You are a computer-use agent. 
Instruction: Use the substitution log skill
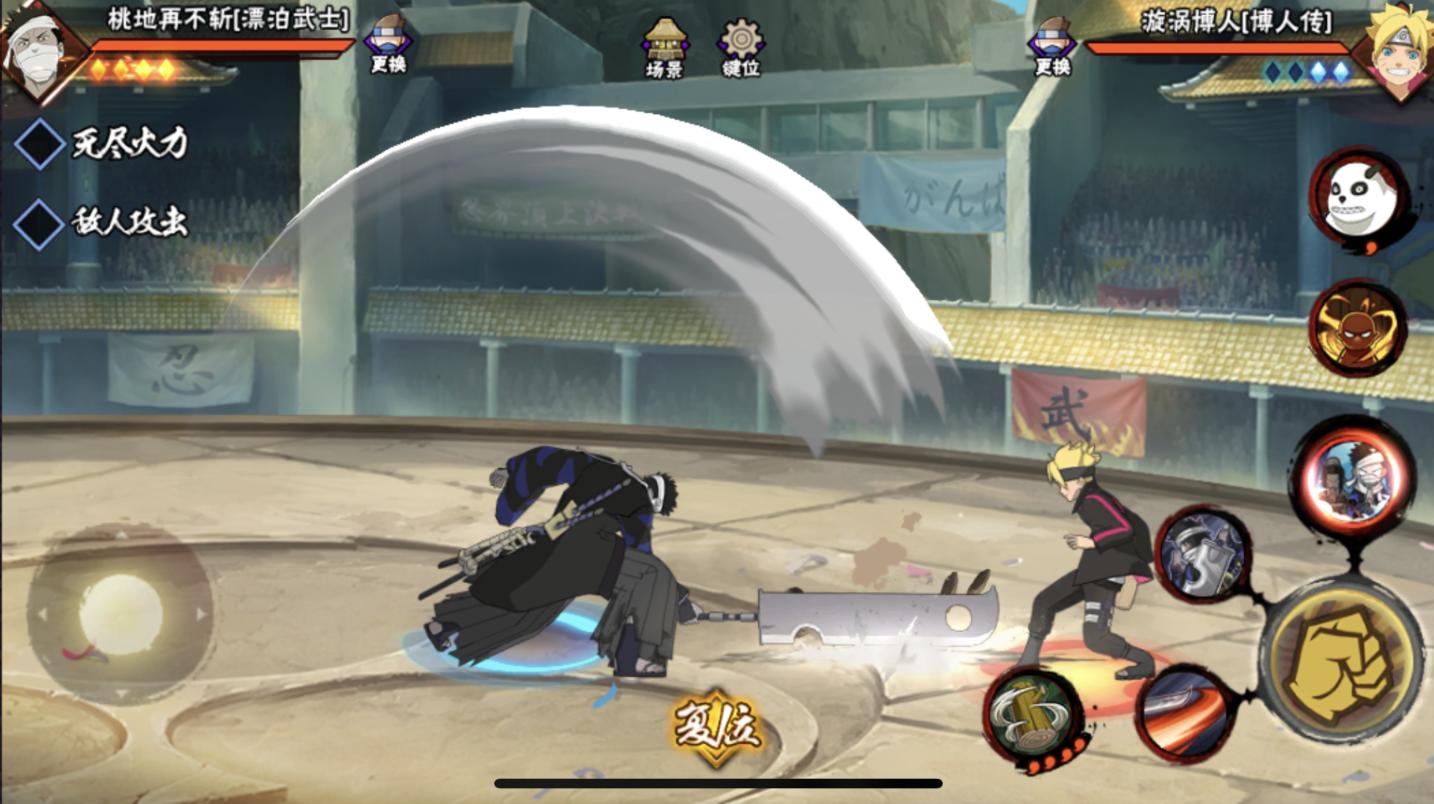(x=1034, y=715)
